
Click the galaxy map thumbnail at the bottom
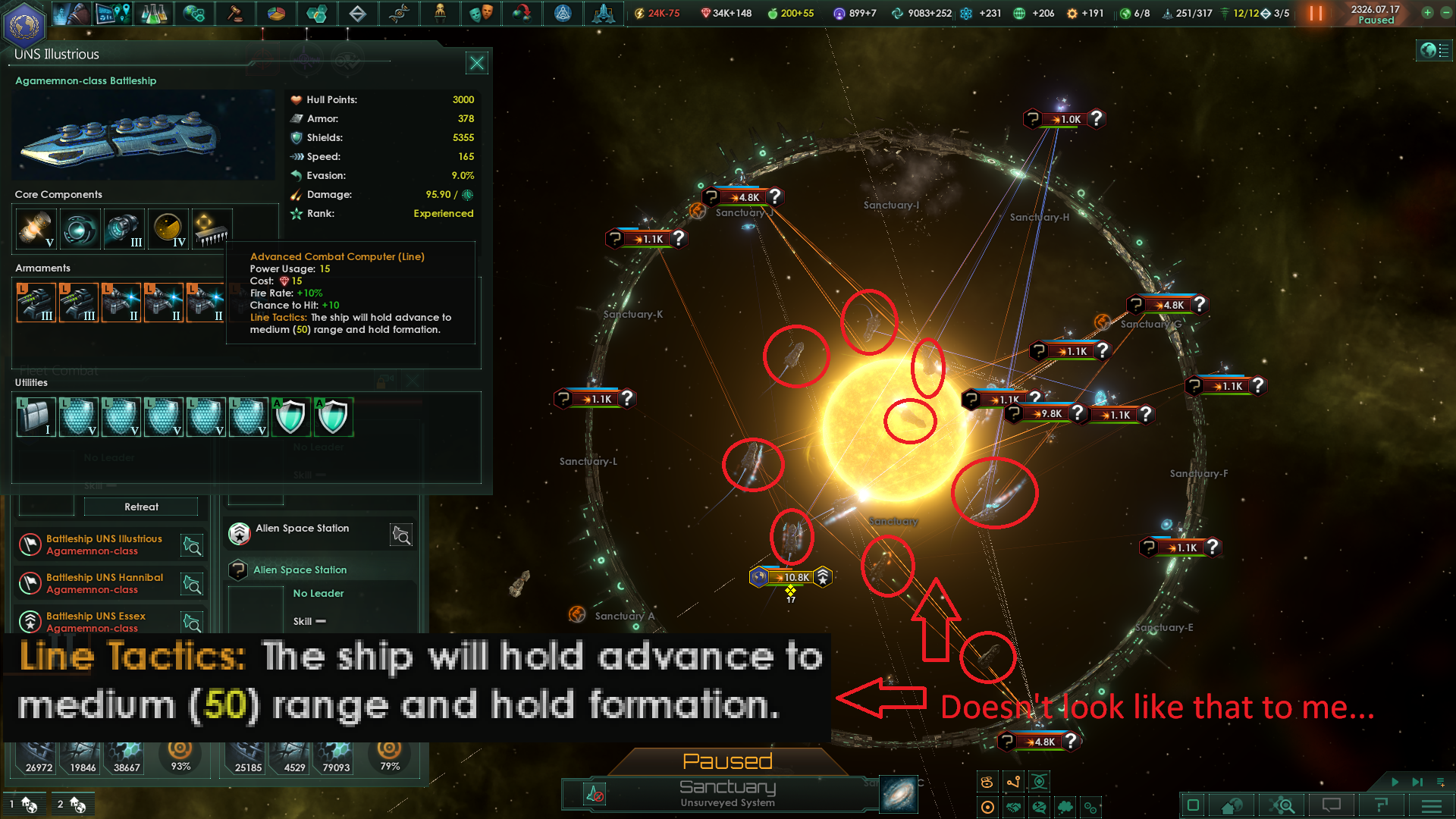tap(898, 794)
